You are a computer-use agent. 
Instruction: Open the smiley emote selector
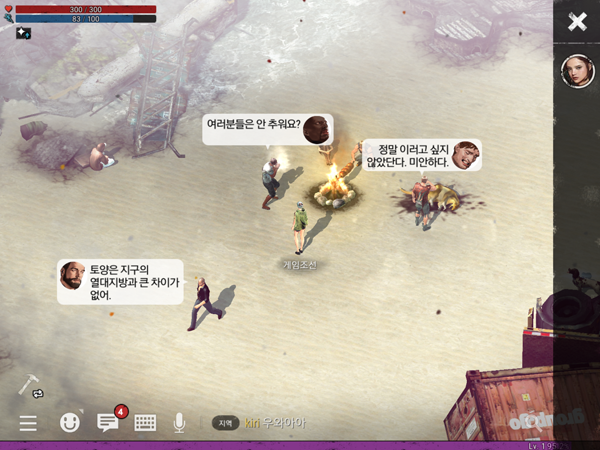click(70, 423)
